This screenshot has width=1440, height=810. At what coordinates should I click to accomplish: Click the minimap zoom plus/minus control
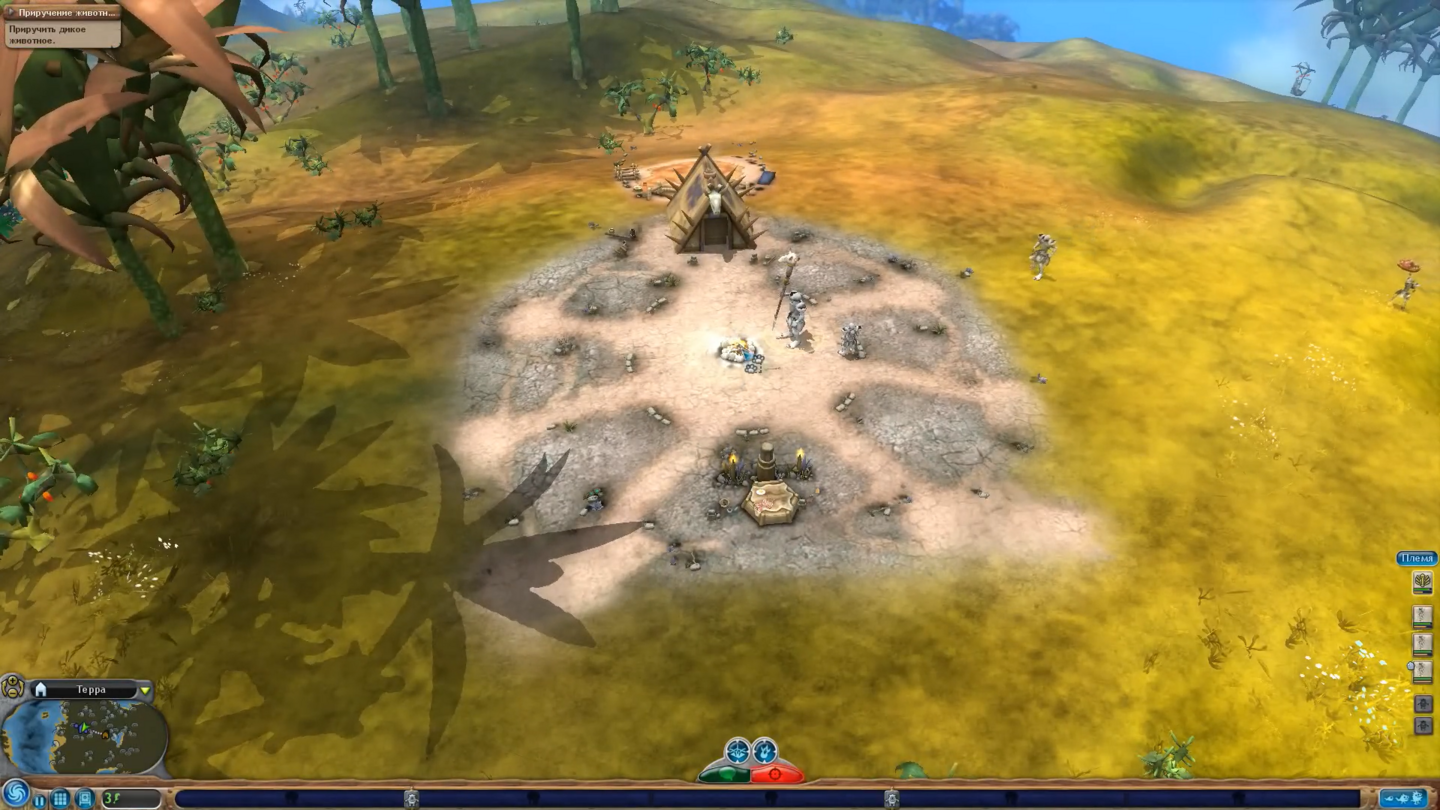[x=13, y=687]
